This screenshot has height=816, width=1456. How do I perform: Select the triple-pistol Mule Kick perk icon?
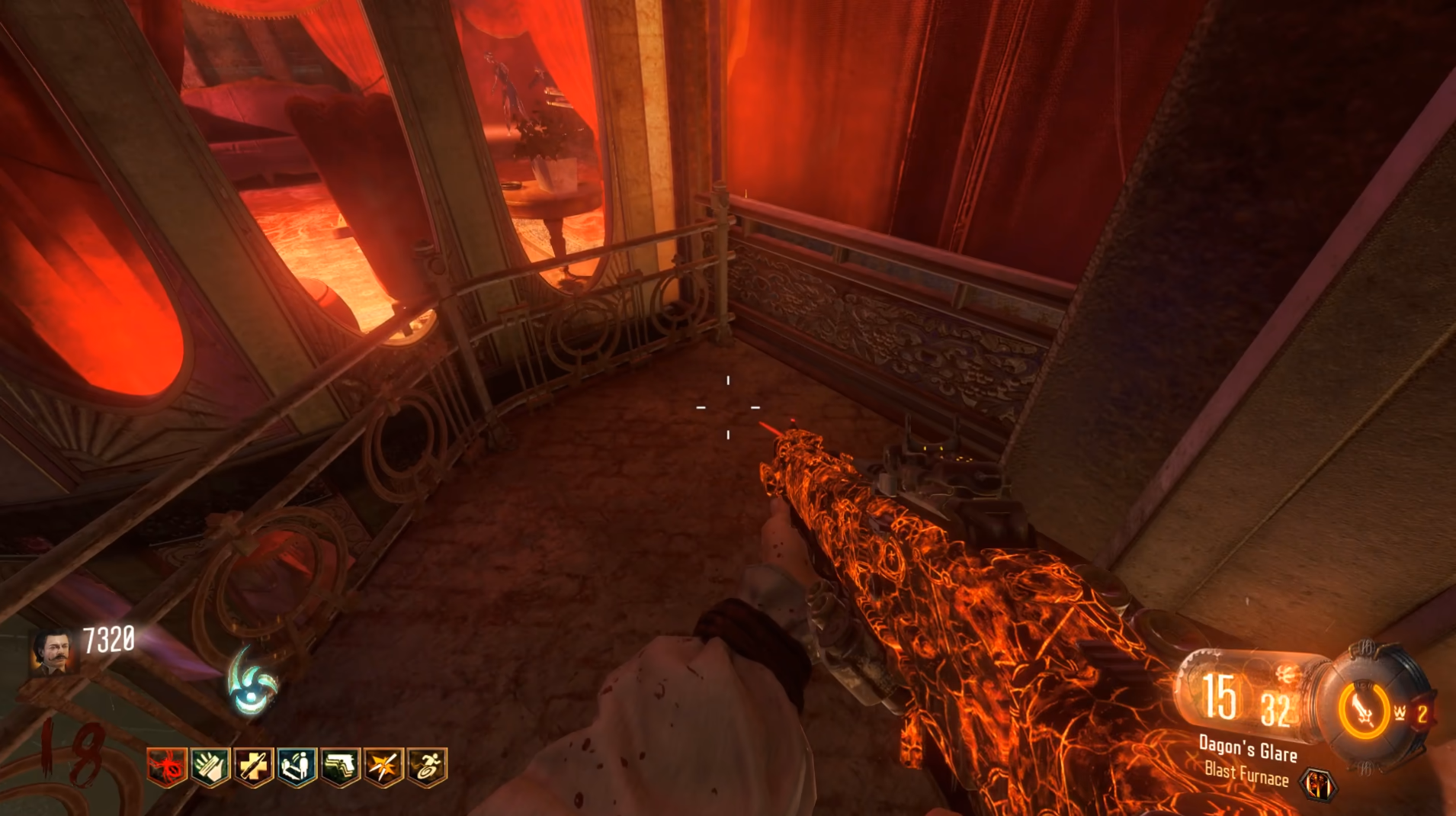tap(340, 766)
